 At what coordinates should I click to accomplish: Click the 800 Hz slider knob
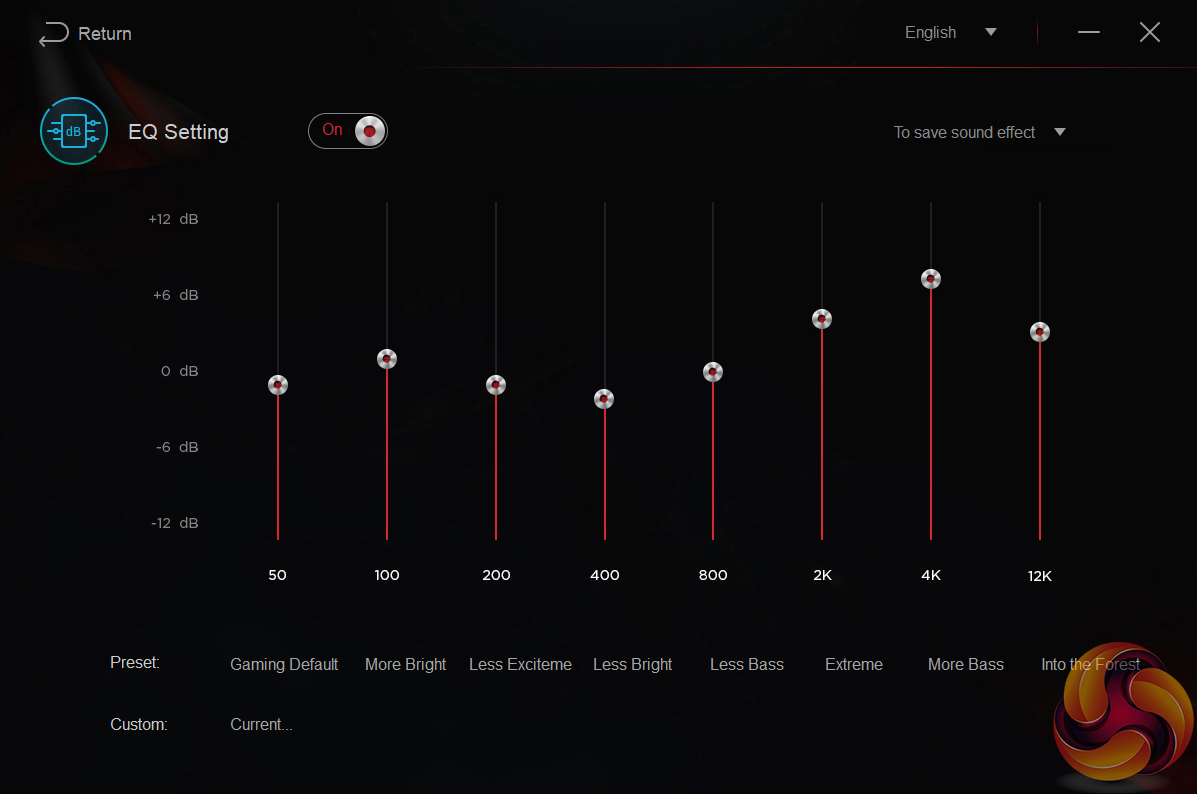click(713, 372)
